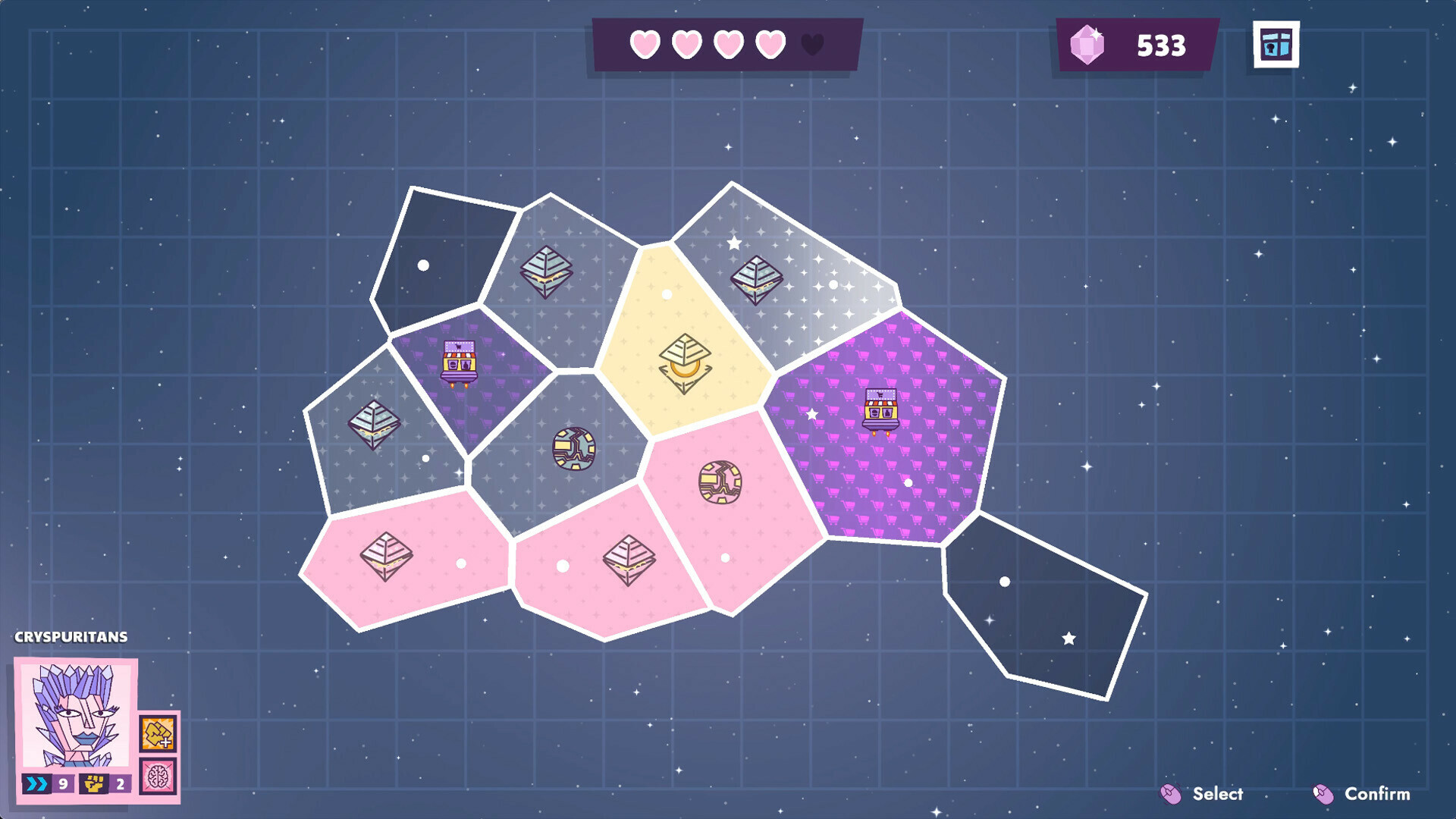Click the star in the dark bottom-right region
The width and height of the screenshot is (1456, 819).
1068,639
